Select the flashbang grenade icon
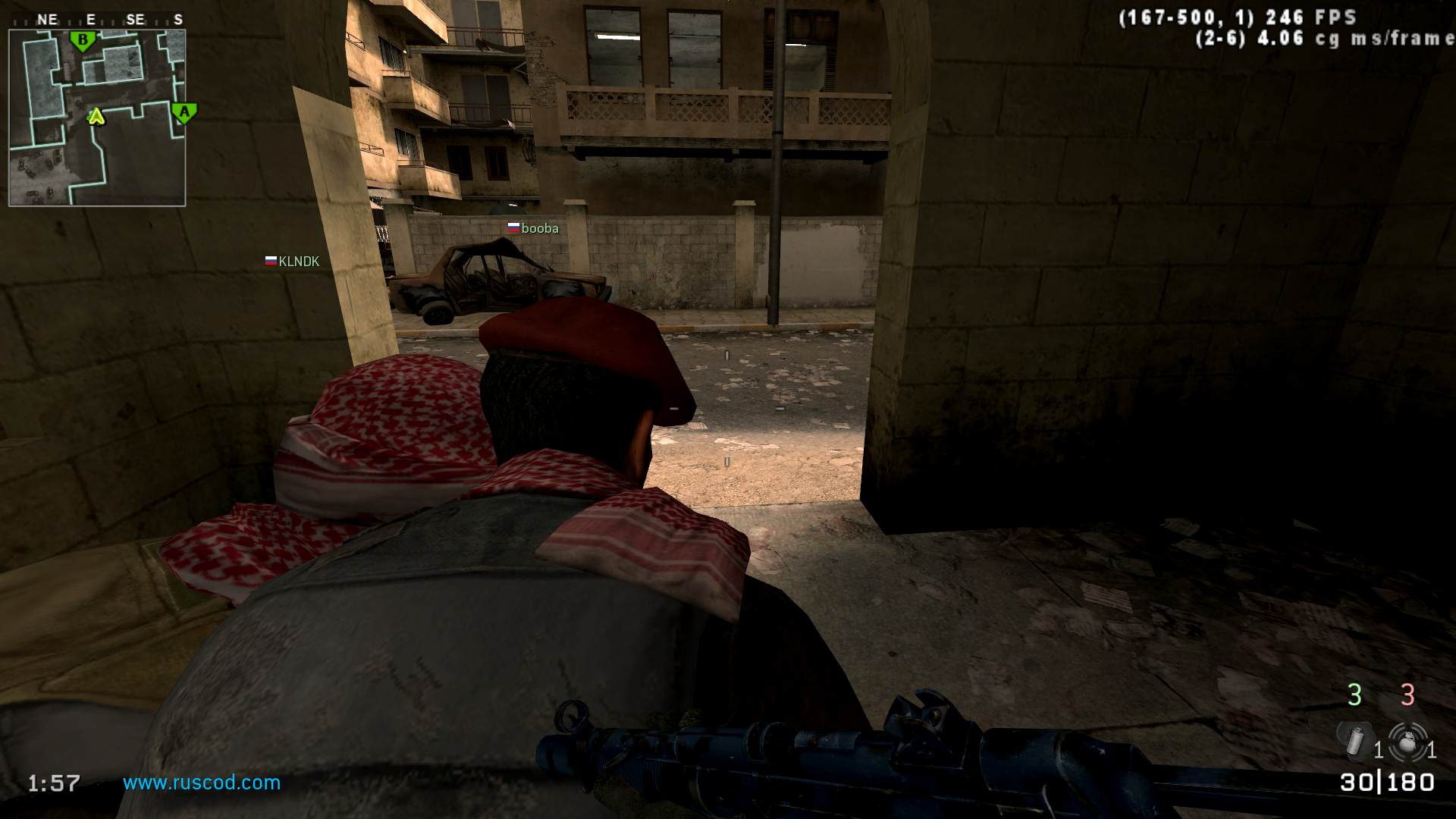 pos(1354,740)
